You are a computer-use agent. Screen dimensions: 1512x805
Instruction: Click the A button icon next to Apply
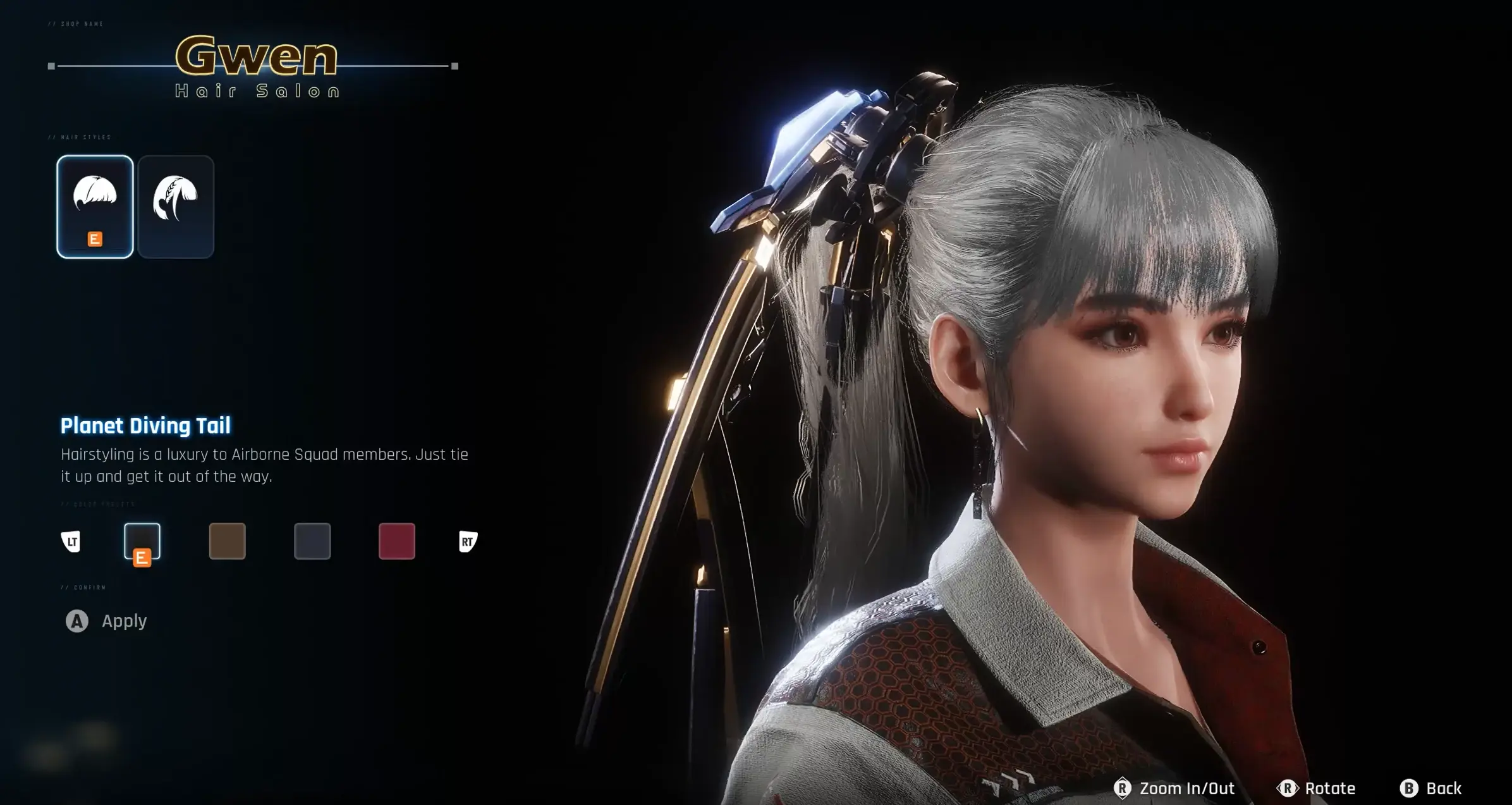point(78,622)
